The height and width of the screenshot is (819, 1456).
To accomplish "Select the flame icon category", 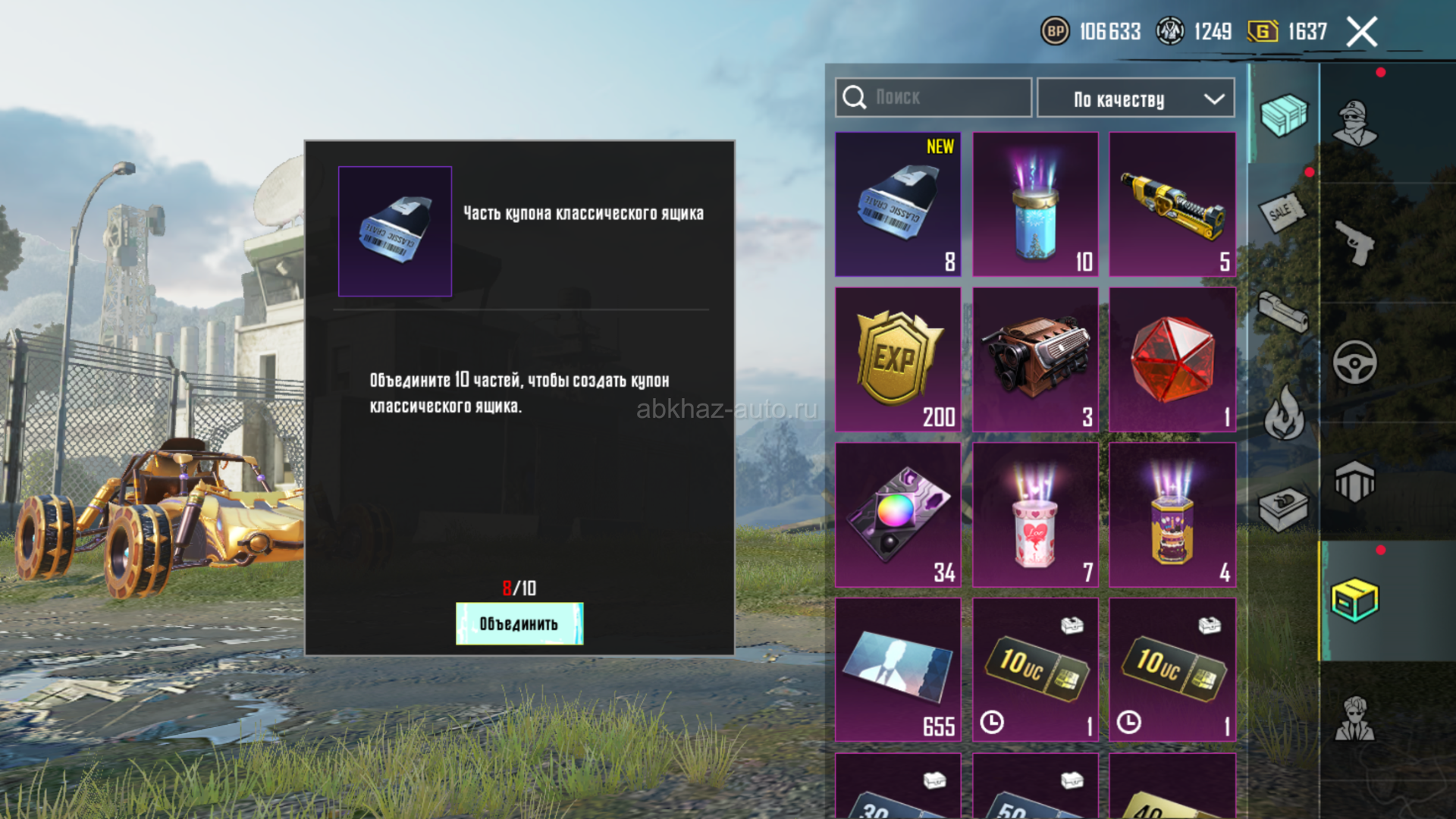I will [x=1283, y=413].
